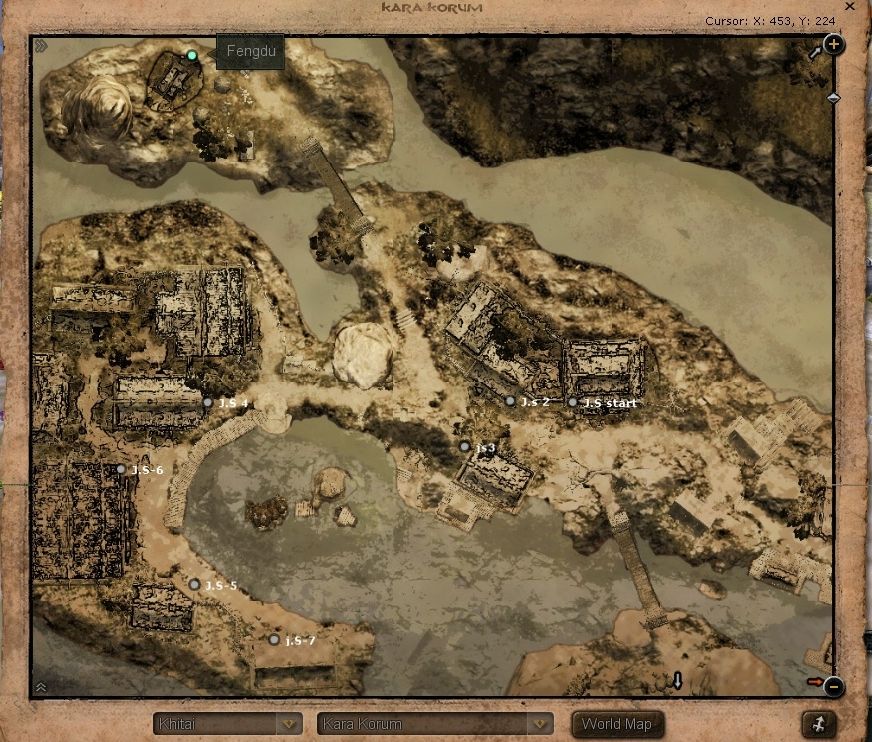Select the J.S start map marker
This screenshot has width=872, height=742.
573,402
